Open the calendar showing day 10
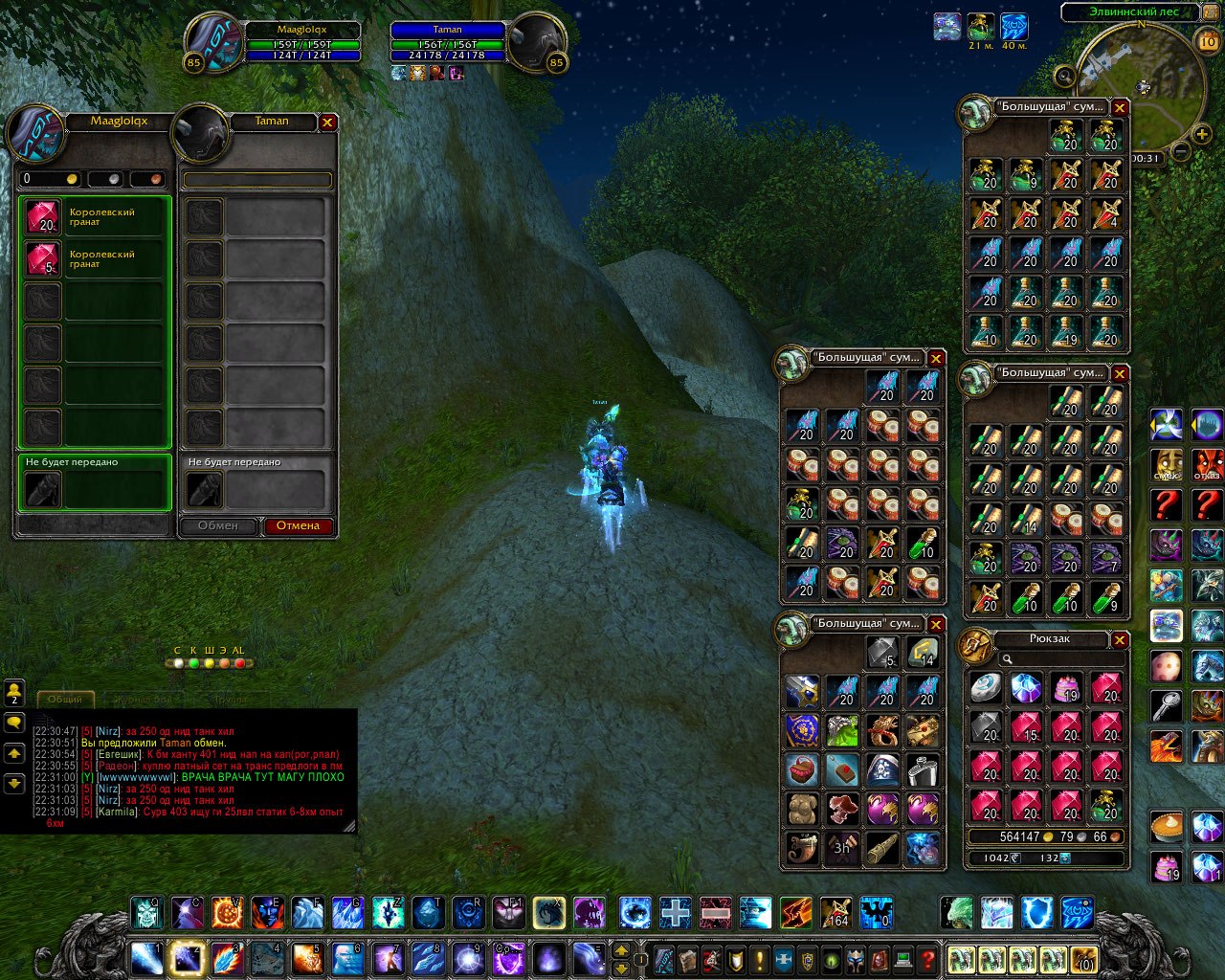Screen dimensions: 1225x980 click(x=1208, y=41)
